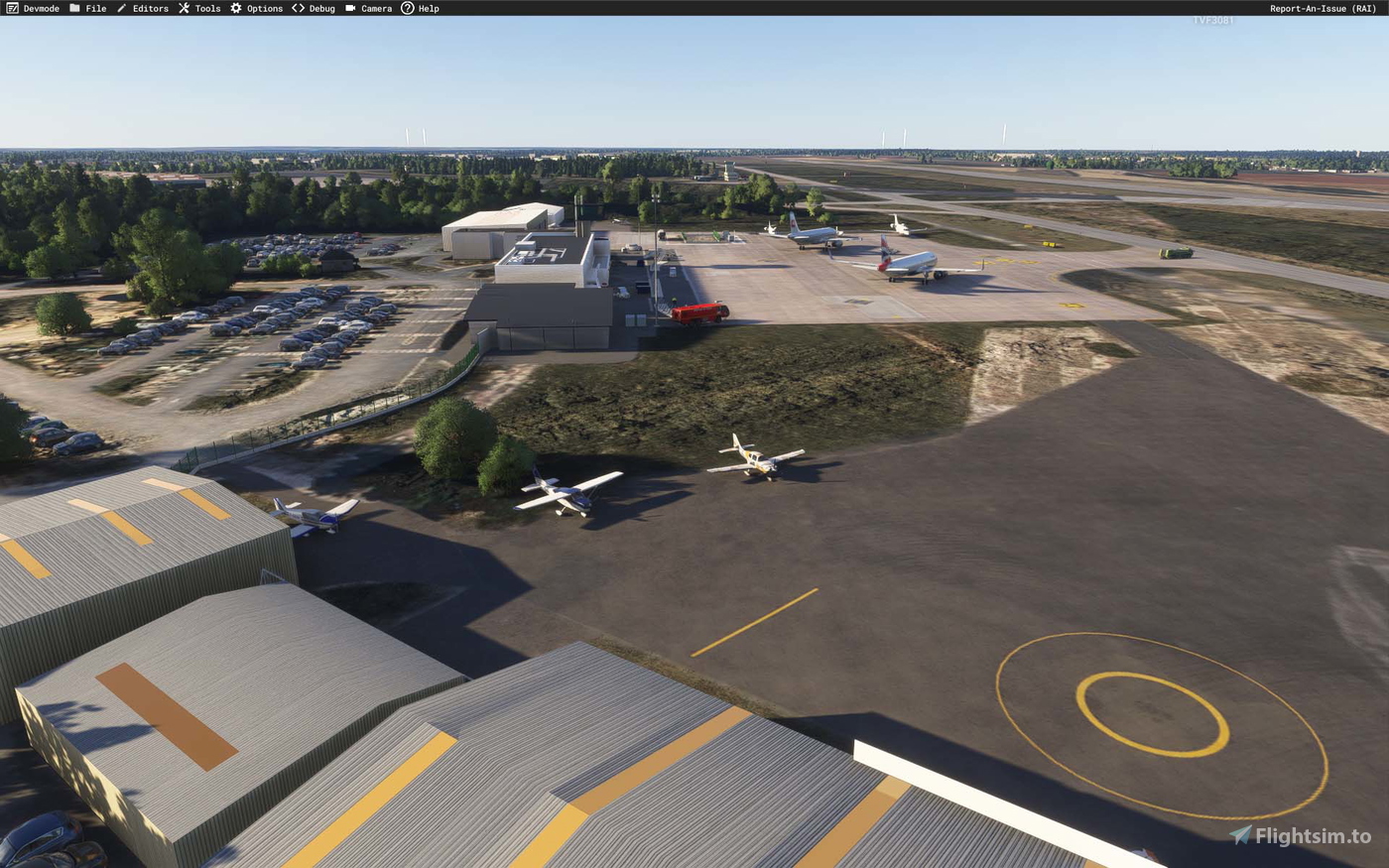The height and width of the screenshot is (868, 1389).
Task: Select the code brackets icon next to Debug
Action: tap(297, 8)
